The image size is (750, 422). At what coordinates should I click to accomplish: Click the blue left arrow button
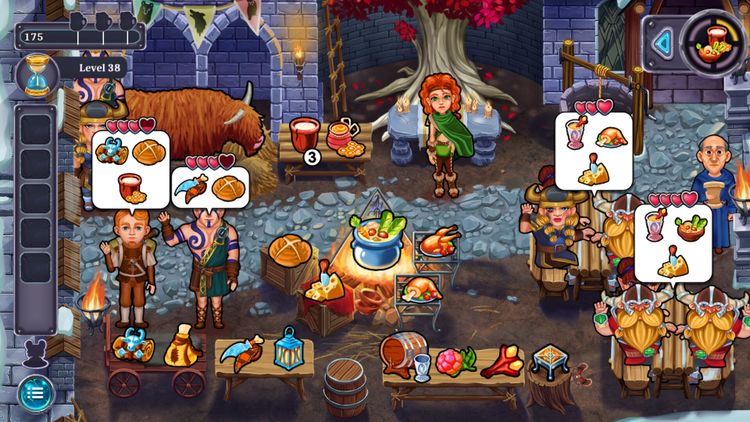[x=660, y=43]
